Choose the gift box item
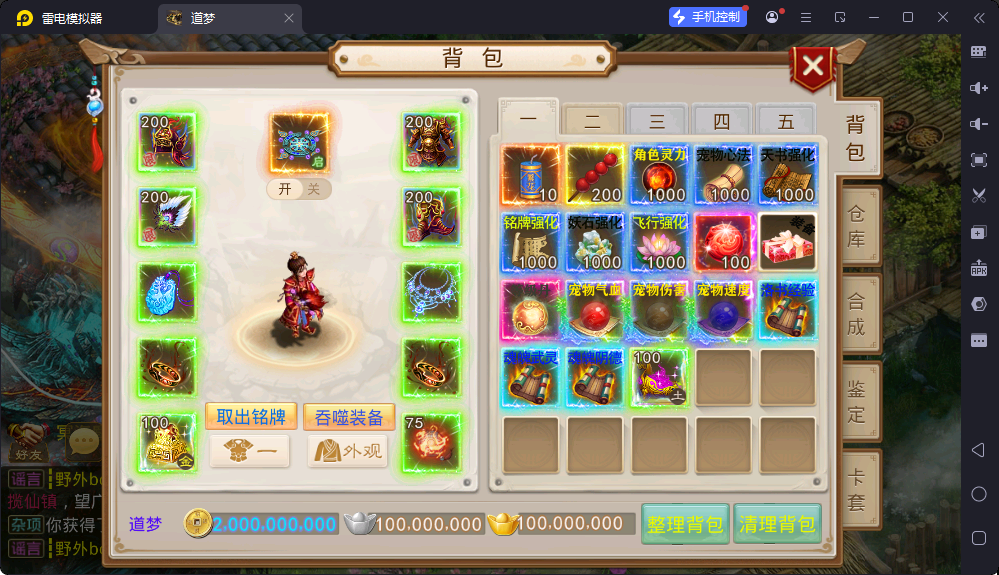 [787, 241]
